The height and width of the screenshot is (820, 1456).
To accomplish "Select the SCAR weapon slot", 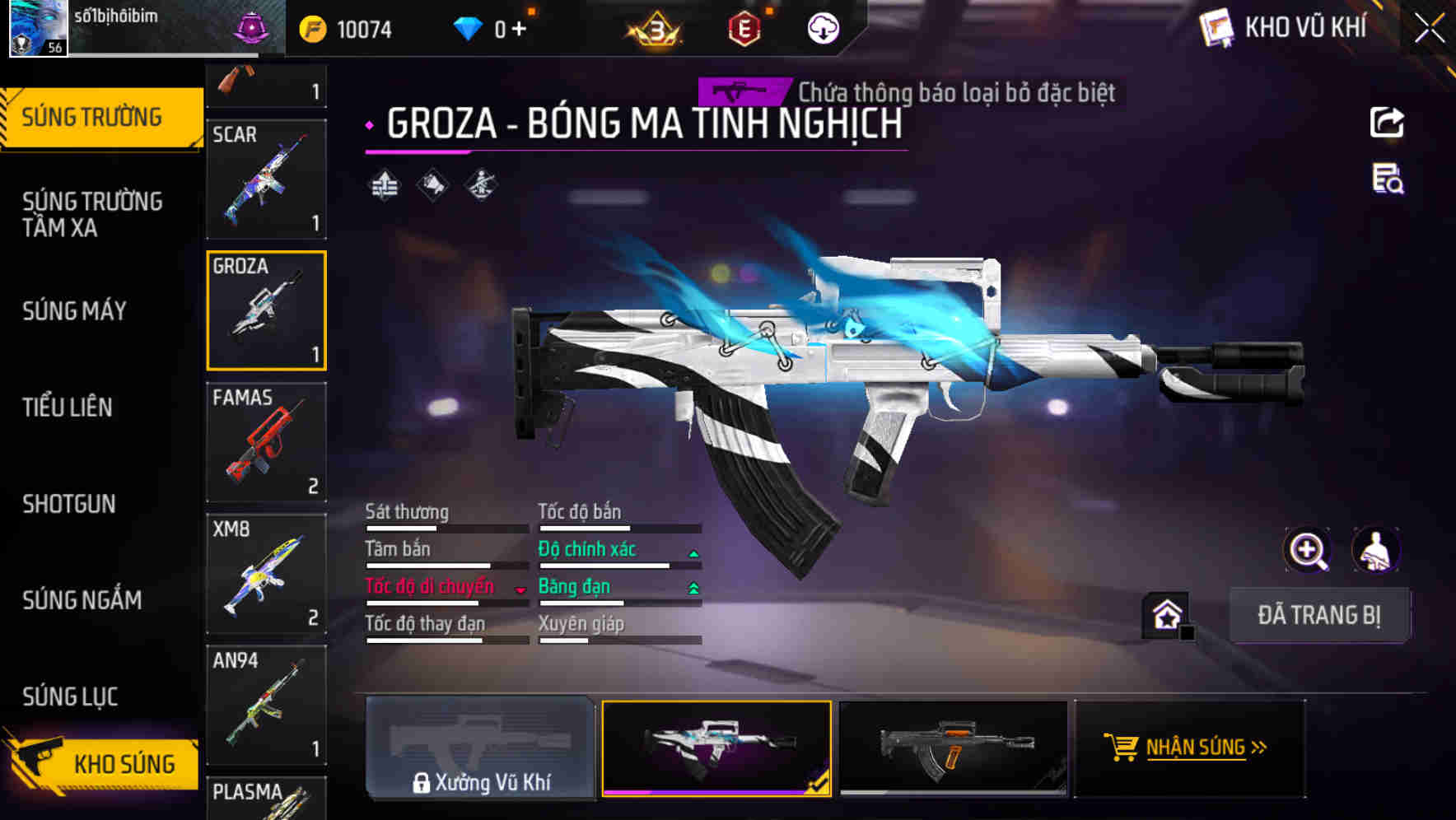I will tap(266, 179).
